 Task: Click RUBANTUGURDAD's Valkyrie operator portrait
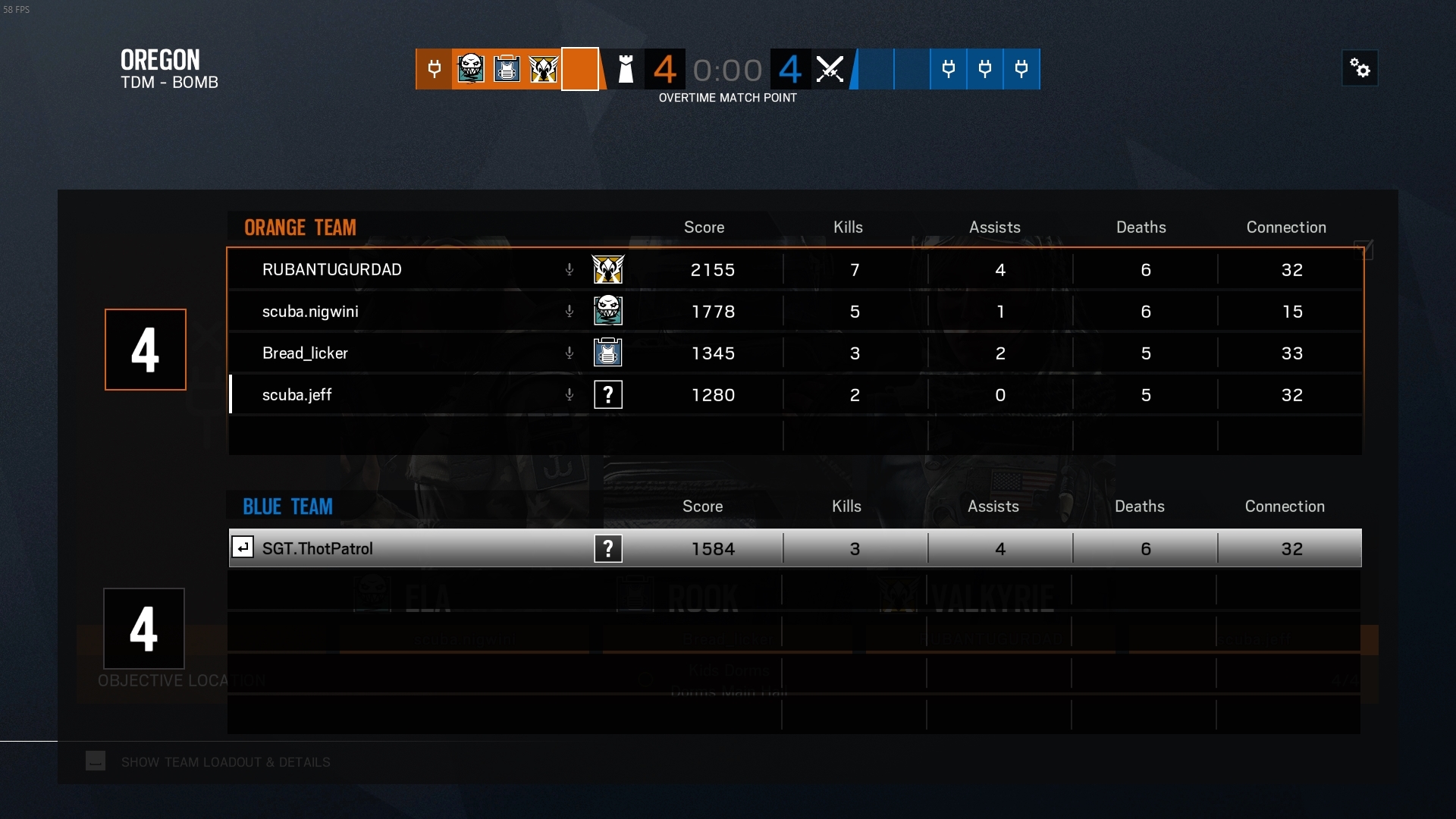point(608,269)
